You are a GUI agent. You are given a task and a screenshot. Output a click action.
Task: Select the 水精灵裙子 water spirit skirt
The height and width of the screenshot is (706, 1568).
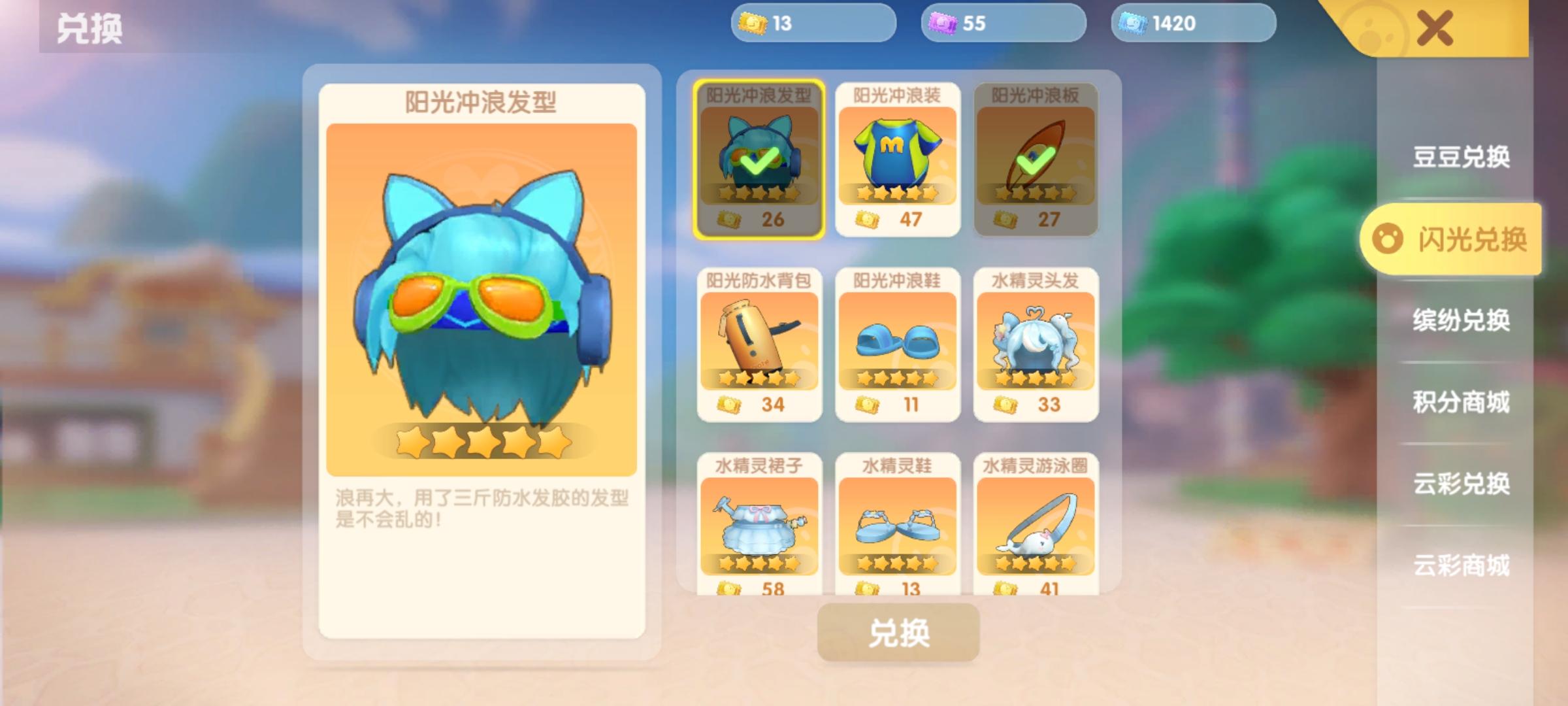tap(759, 529)
